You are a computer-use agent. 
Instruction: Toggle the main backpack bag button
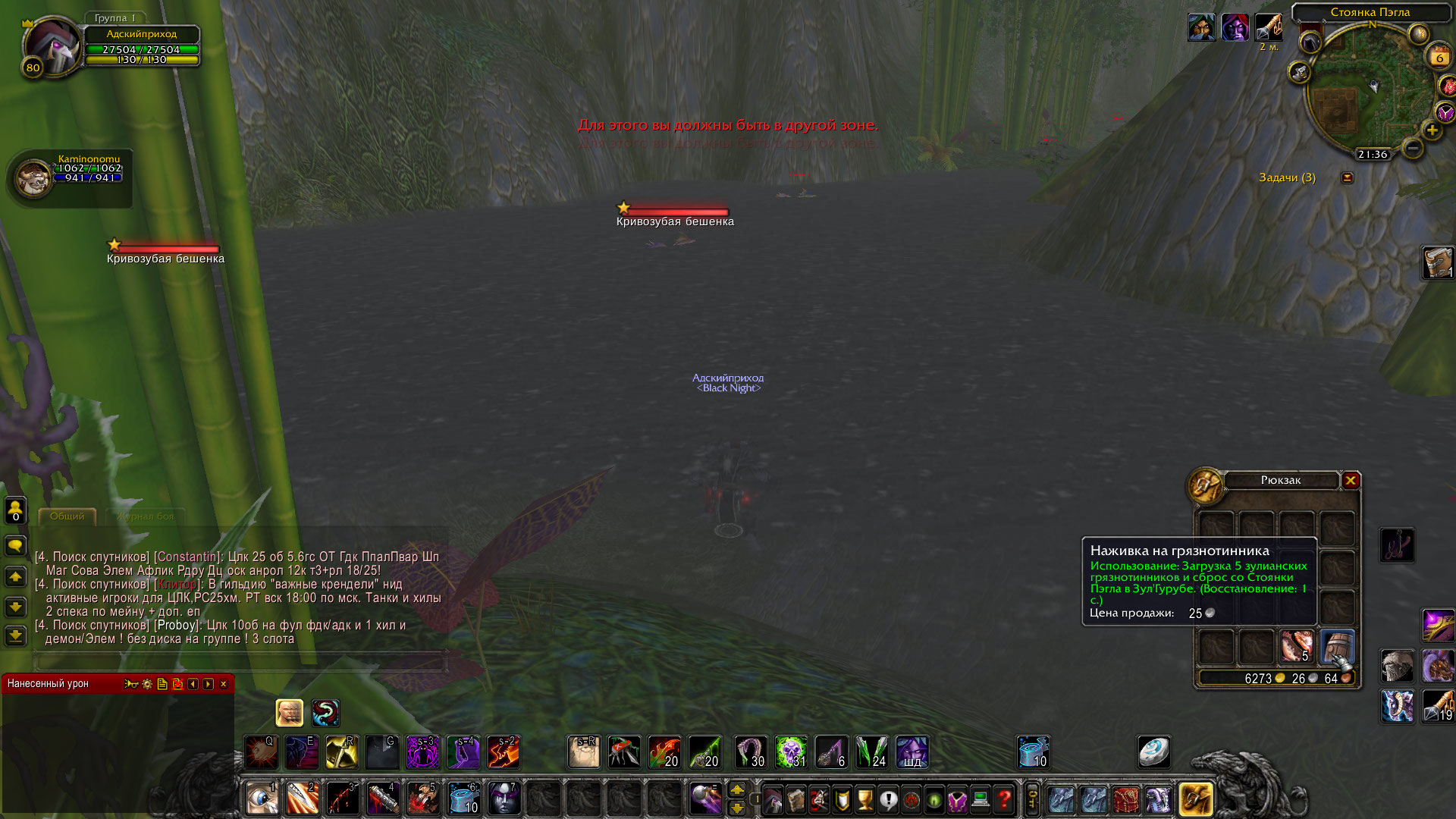tap(1195, 799)
